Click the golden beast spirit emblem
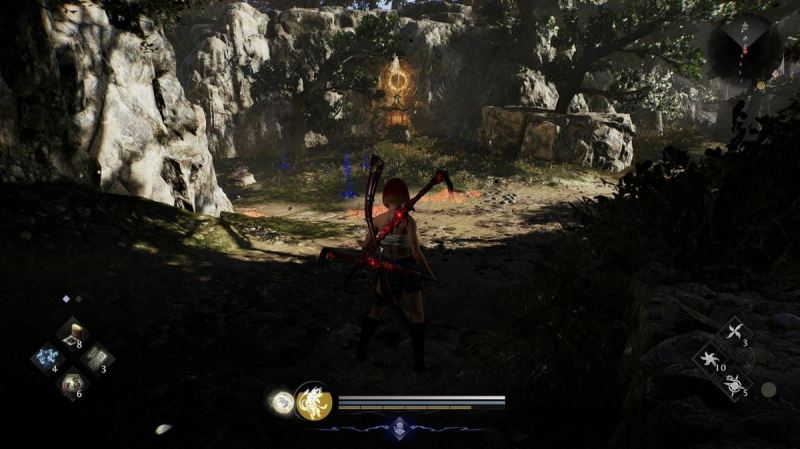The image size is (800, 449). (313, 401)
